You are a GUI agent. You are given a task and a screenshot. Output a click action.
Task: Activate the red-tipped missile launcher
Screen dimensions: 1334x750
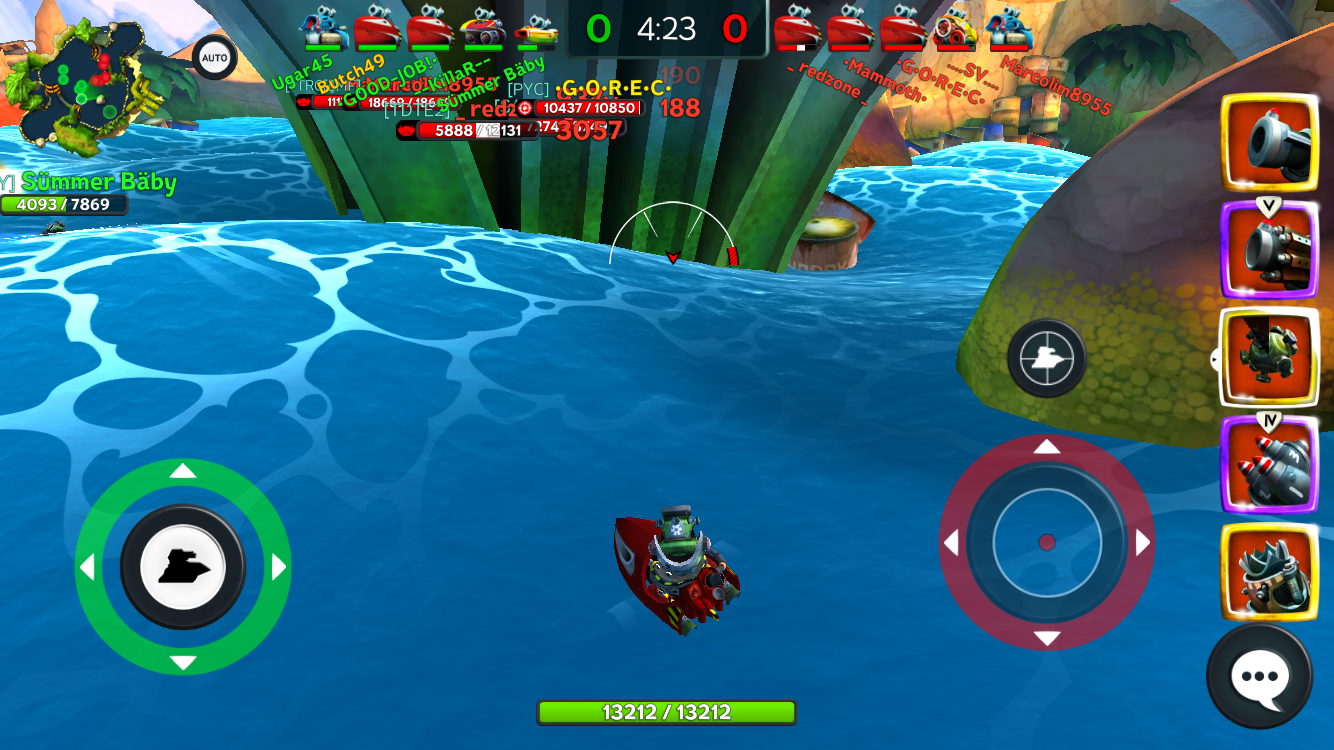1270,466
